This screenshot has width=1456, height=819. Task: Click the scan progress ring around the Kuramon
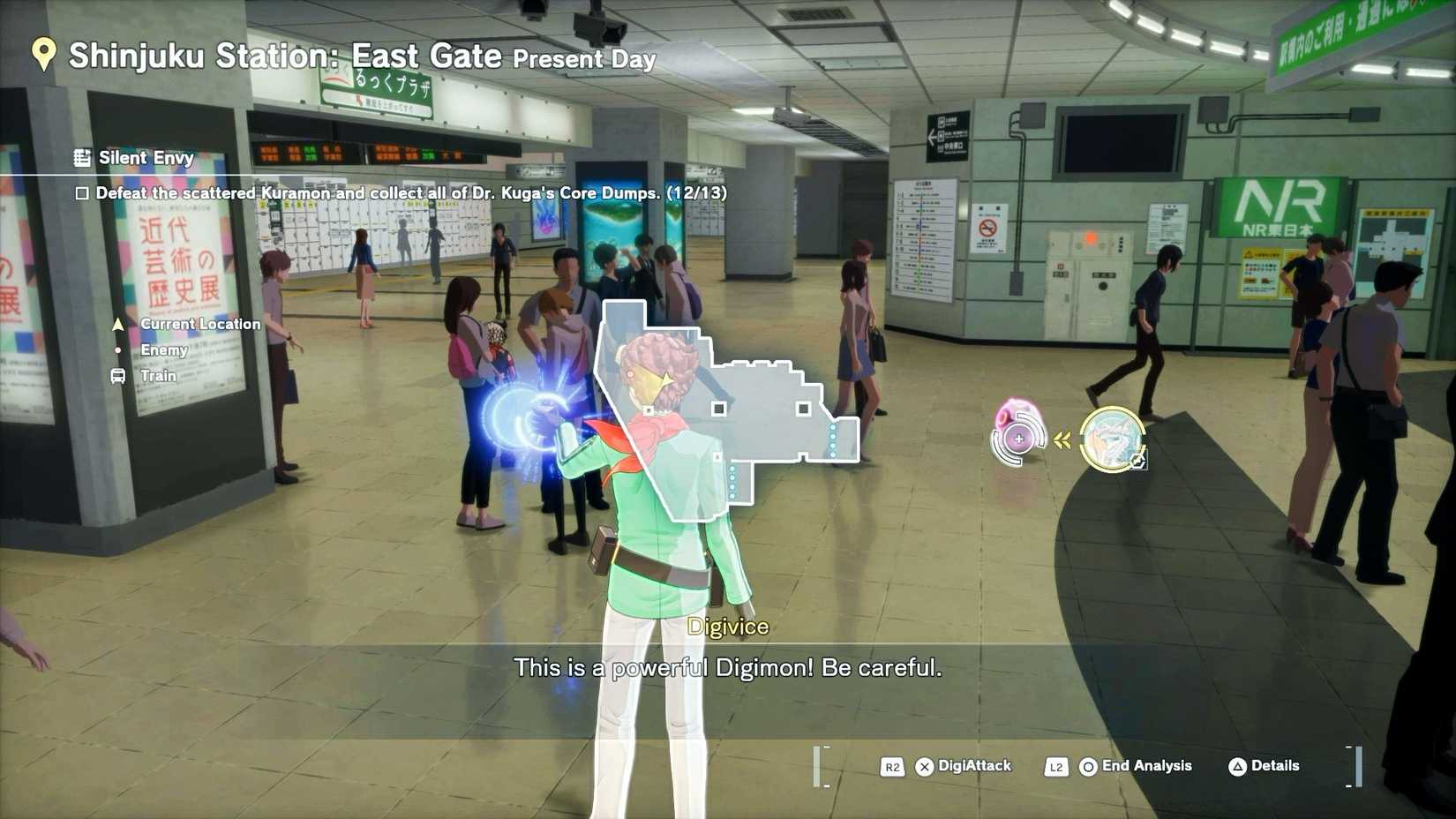[1020, 438]
